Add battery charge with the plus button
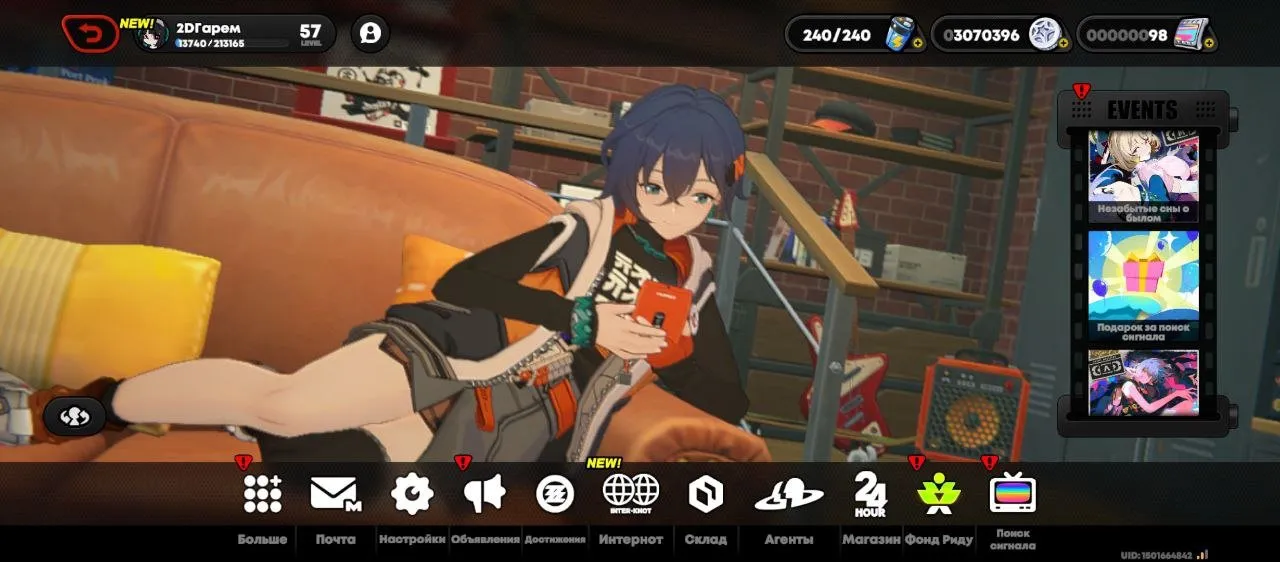 918,44
